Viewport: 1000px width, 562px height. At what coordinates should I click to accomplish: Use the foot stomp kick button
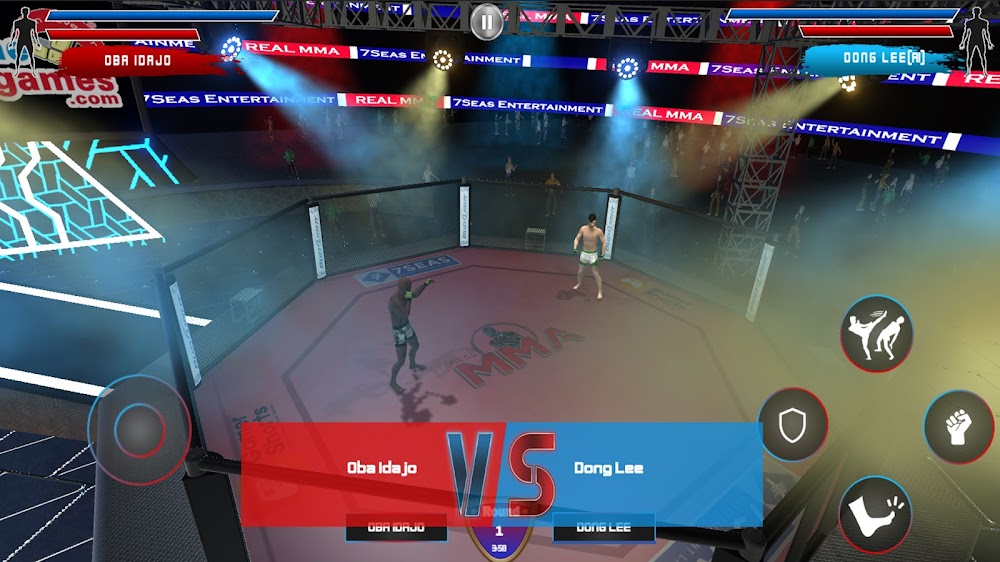[x=875, y=514]
